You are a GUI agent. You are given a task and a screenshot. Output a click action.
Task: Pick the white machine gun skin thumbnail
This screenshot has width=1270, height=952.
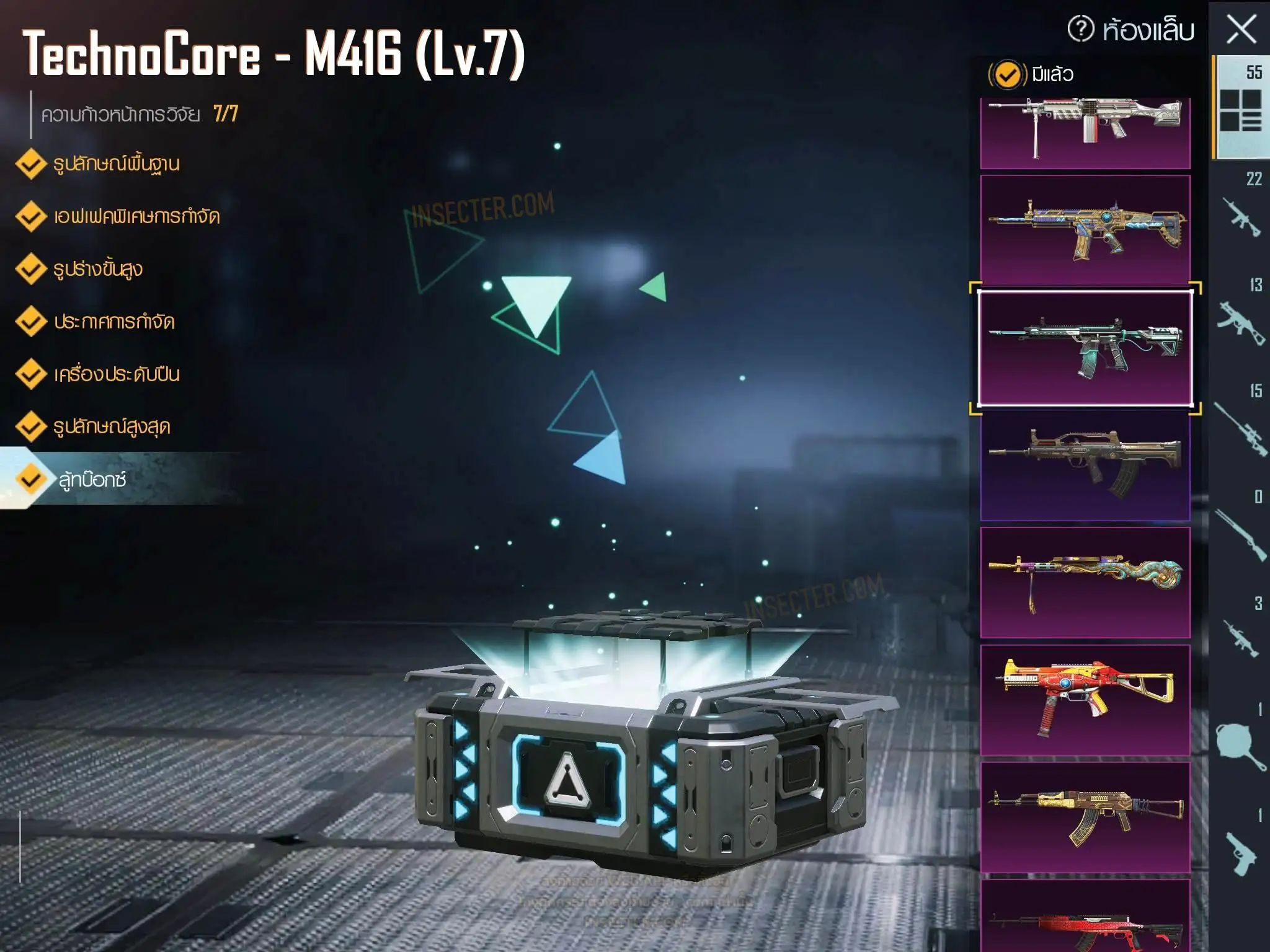1085,131
